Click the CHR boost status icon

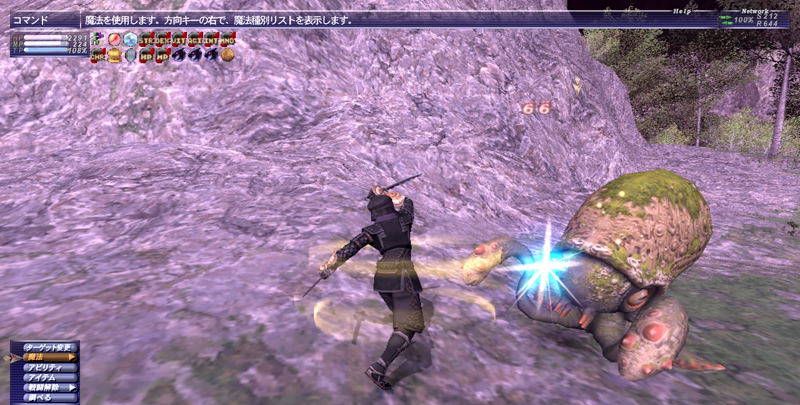click(x=98, y=55)
